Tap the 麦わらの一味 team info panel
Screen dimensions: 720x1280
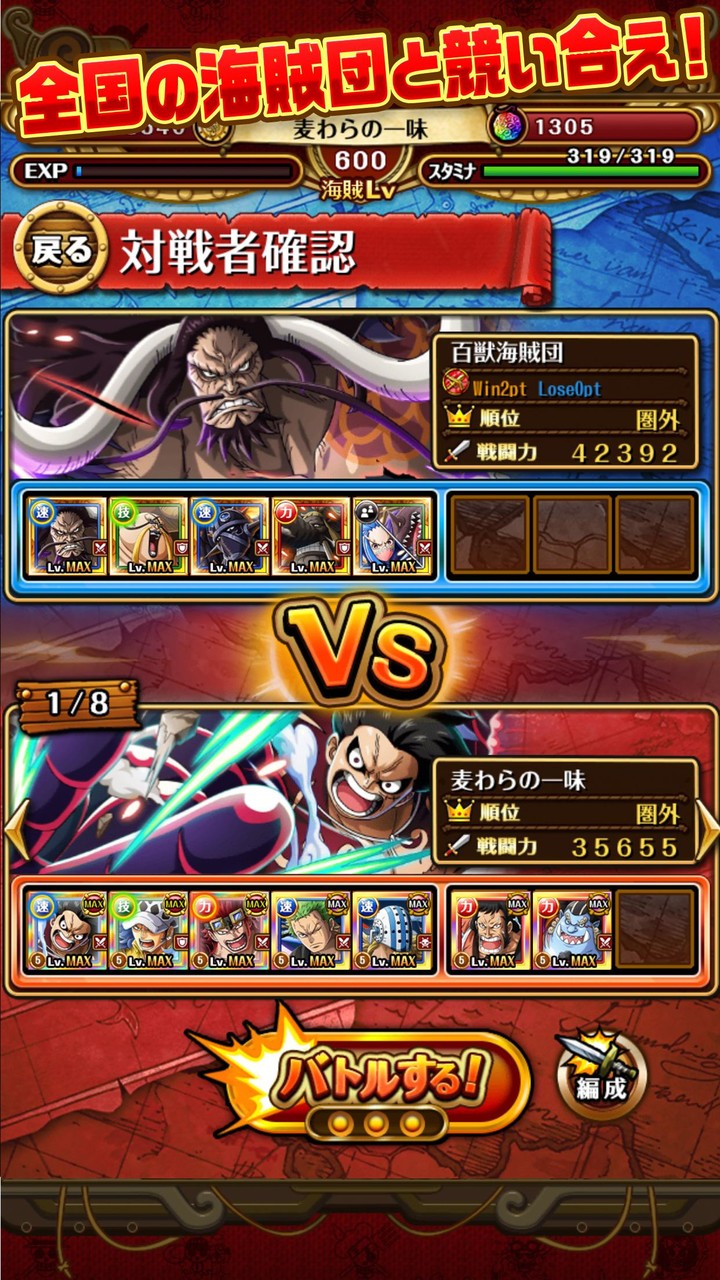565,811
